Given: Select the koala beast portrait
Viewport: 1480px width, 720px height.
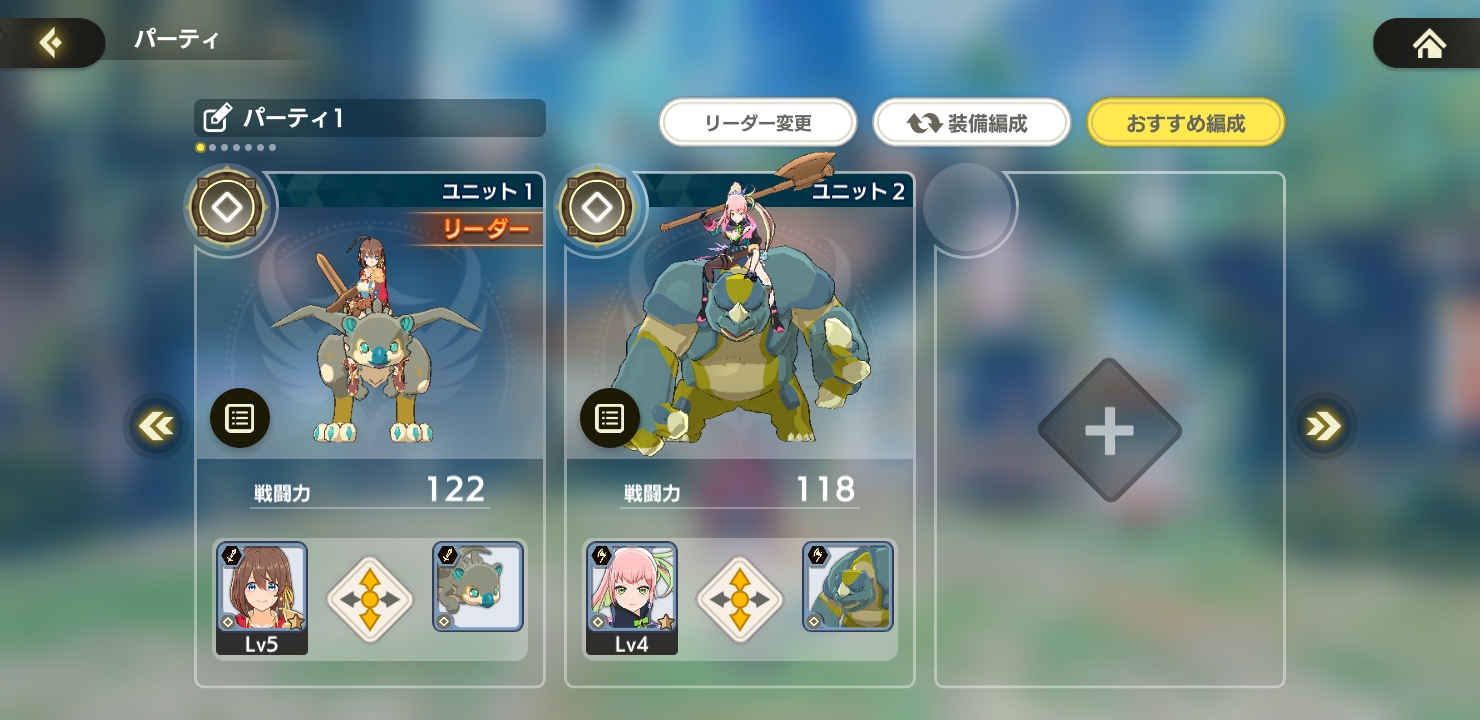Looking at the screenshot, I should coord(478,587).
